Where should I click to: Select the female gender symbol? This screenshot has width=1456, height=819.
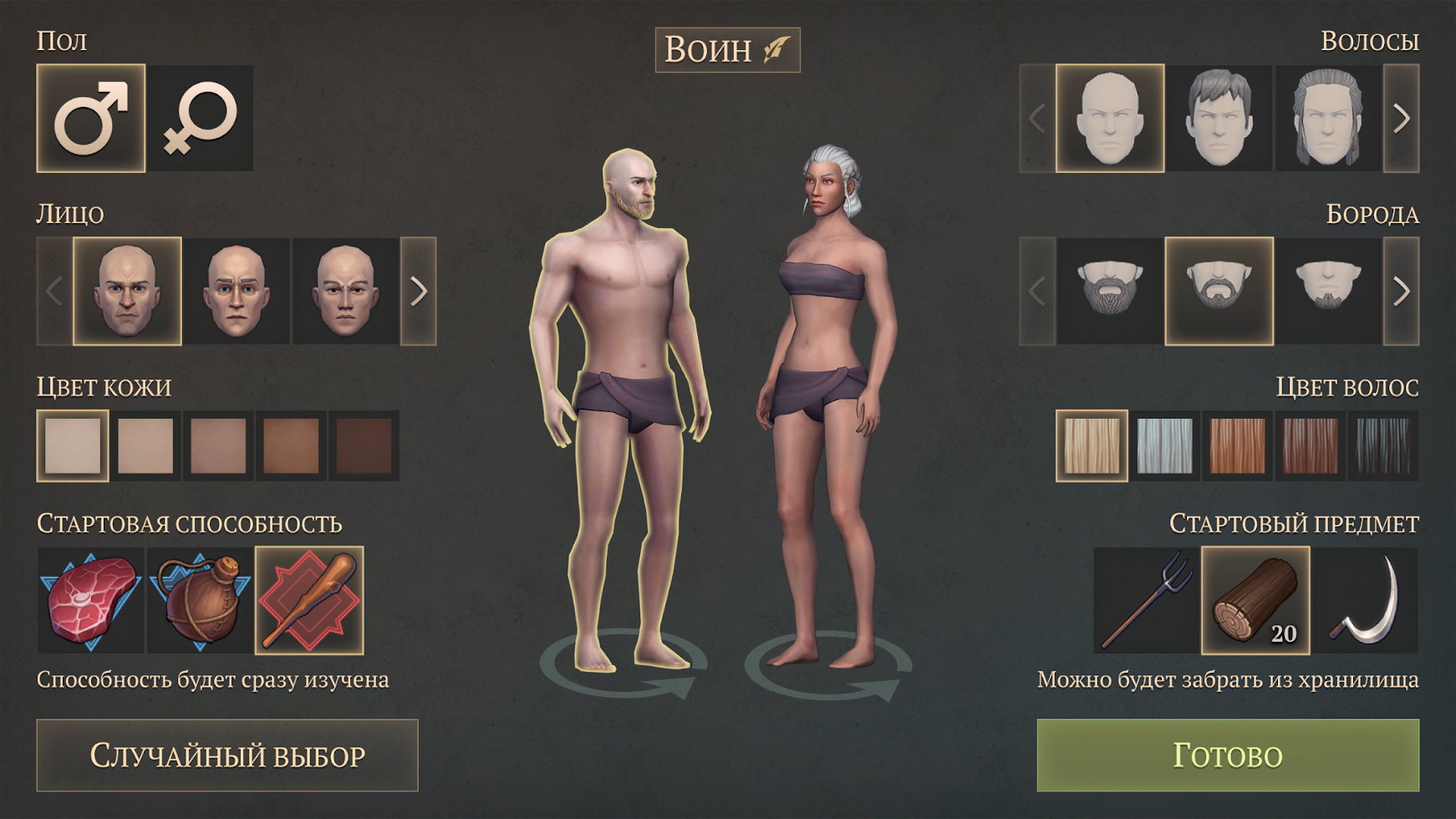click(201, 119)
